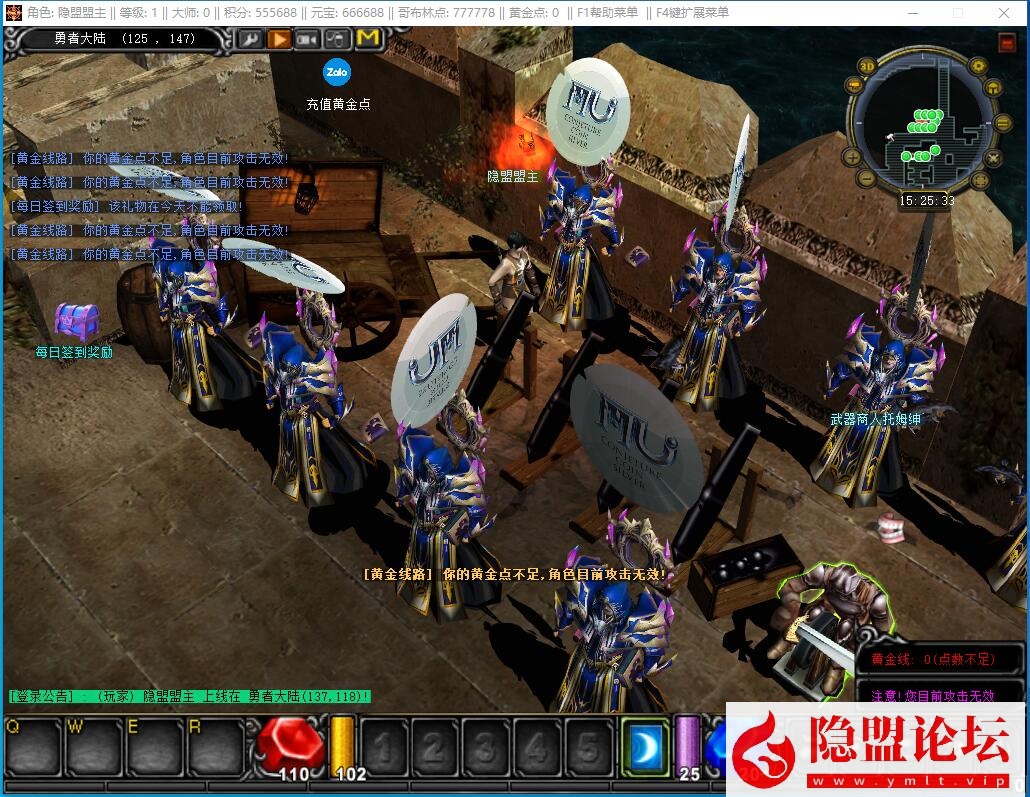Click the Q hotkey slot
1030x797 pixels.
33,746
